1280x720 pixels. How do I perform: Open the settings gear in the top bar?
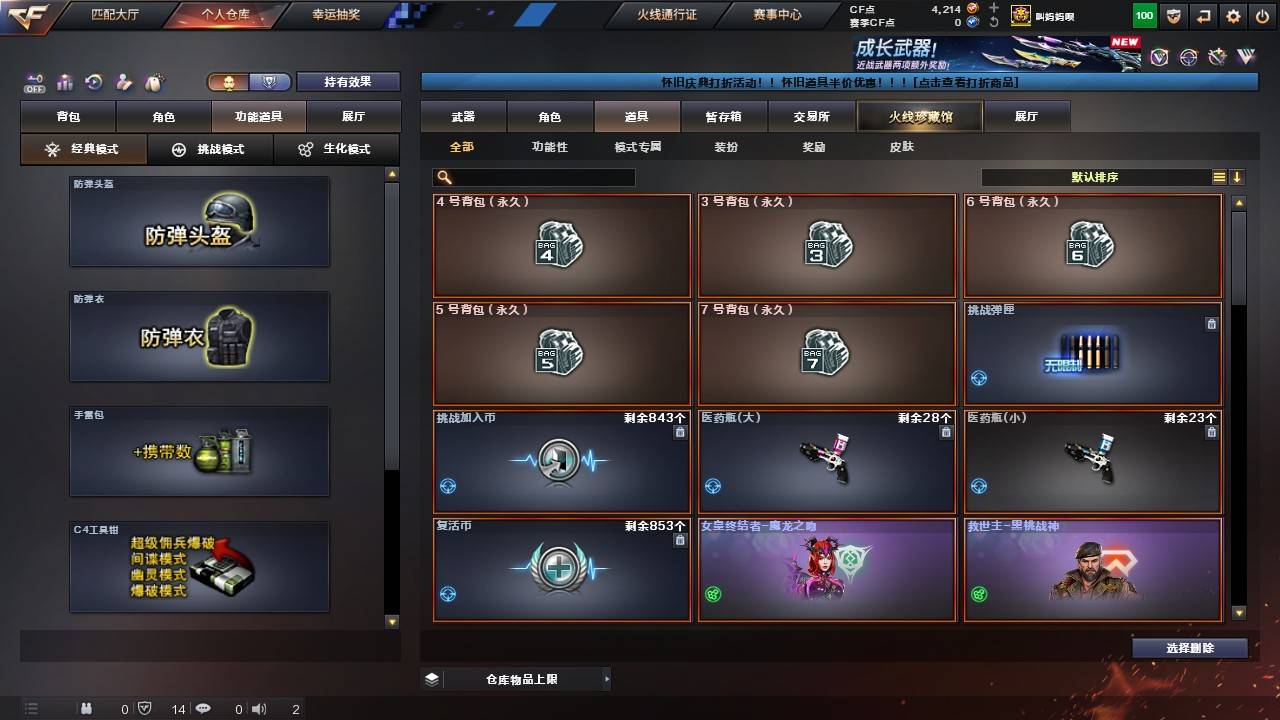[1232, 15]
